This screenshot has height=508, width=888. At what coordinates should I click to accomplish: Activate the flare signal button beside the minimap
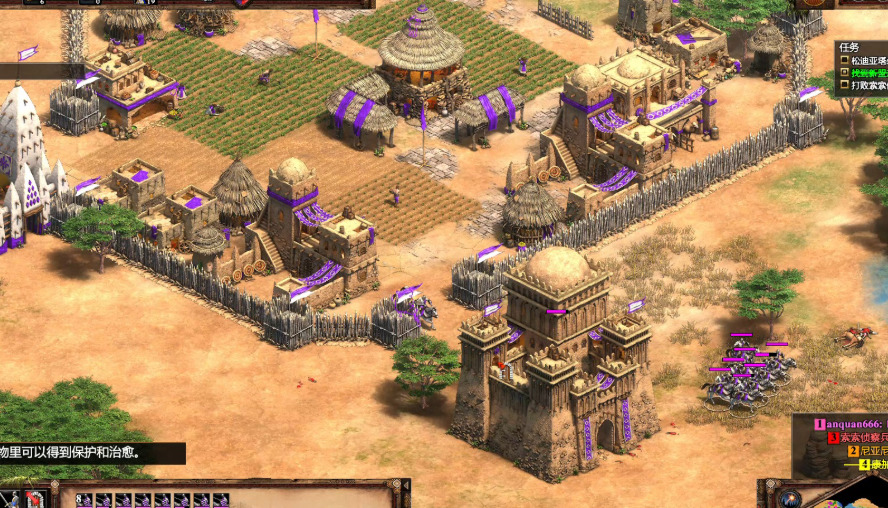[x=790, y=497]
